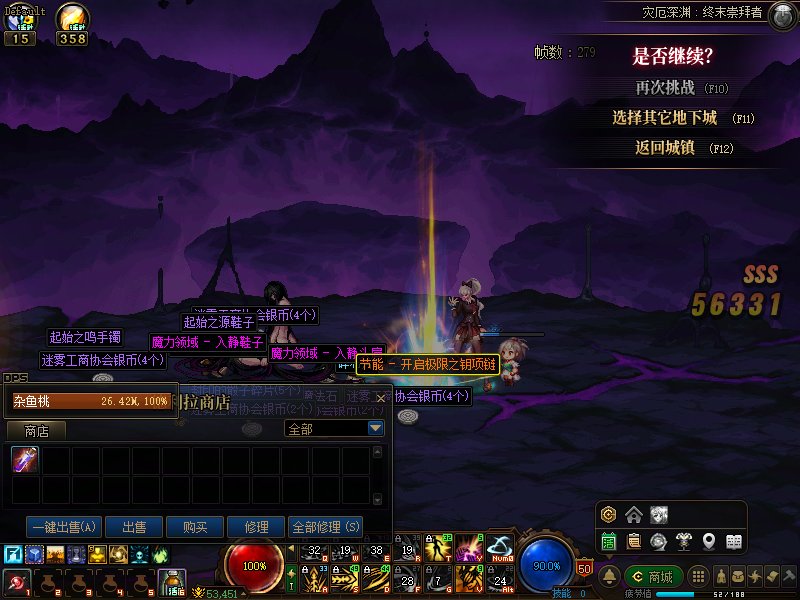800x600 pixels.
Task: Click 全部修理(S) to repair all
Action: [325, 527]
